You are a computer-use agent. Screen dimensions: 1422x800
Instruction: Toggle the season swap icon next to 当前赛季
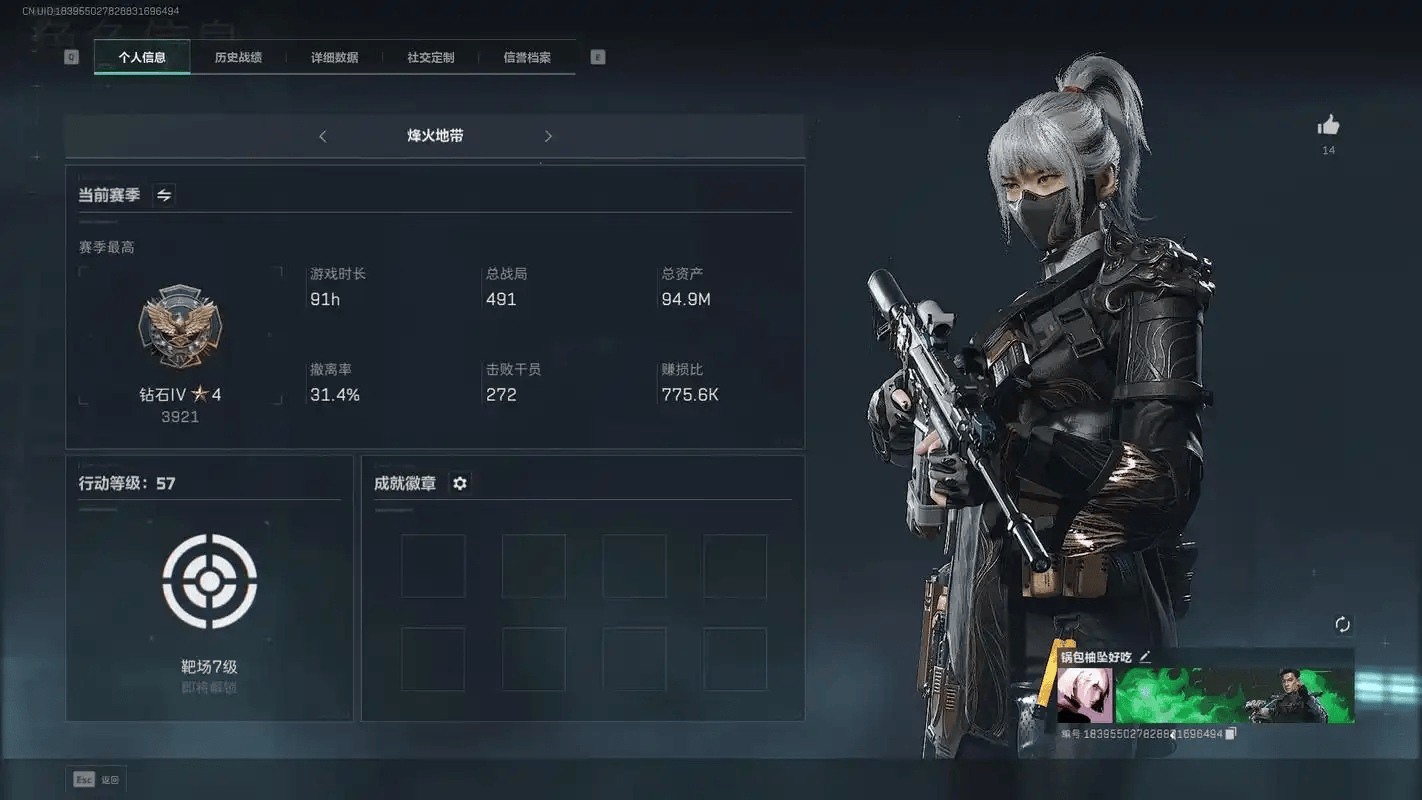pyautogui.click(x=164, y=195)
